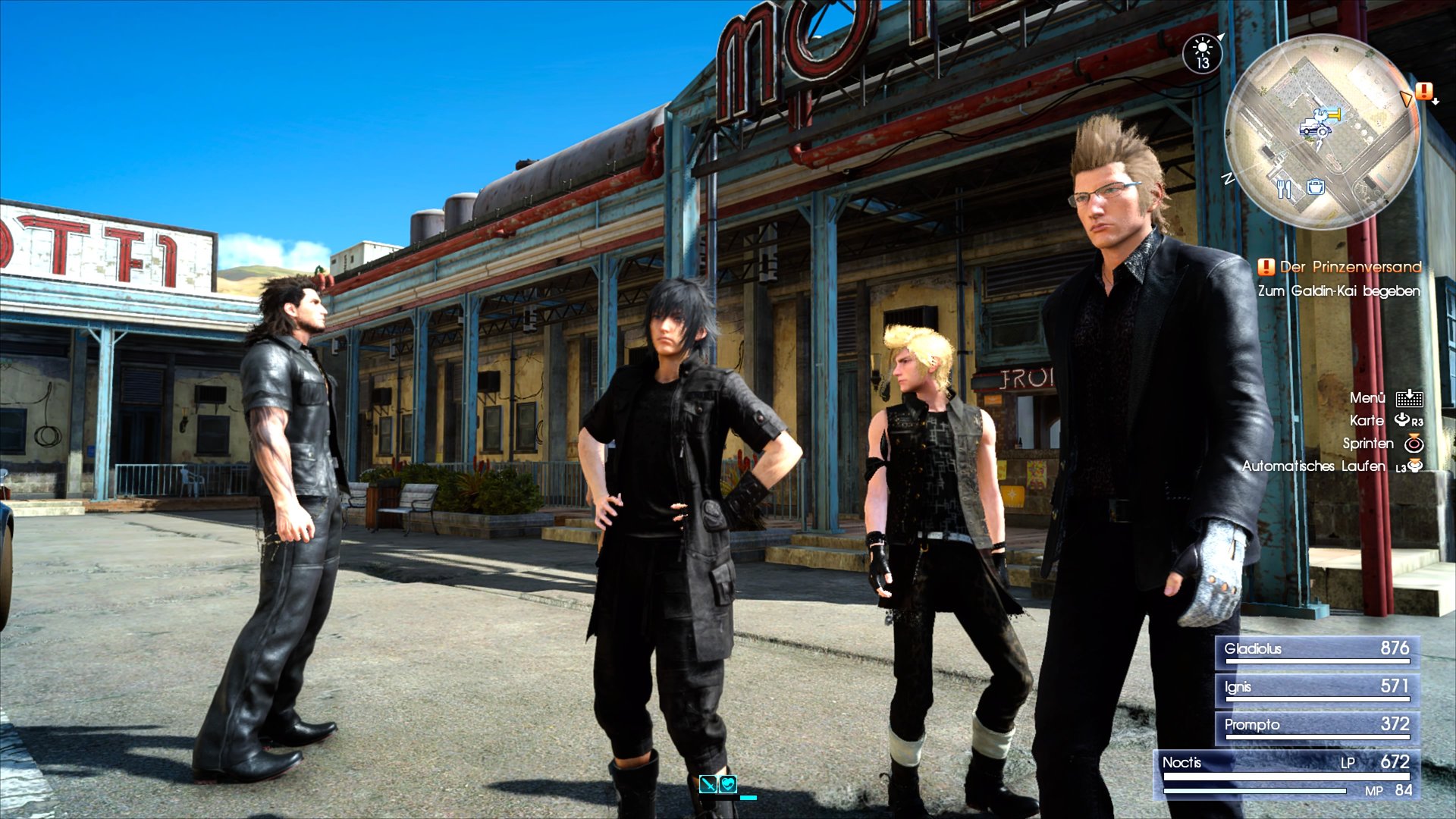
Task: Click the chocobo icon near the player marker
Action: coord(1319,115)
